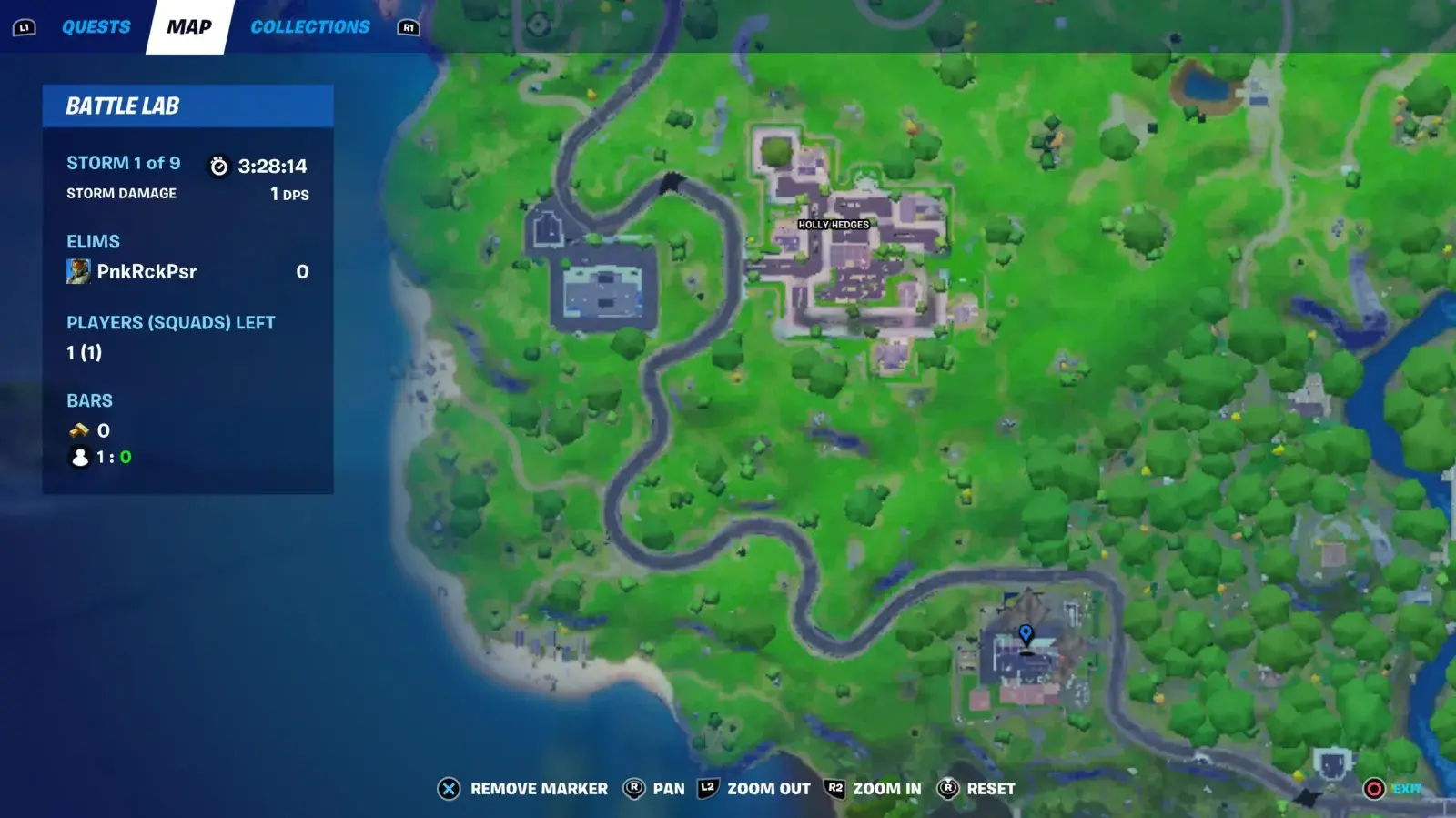Click the STORM 1 of 9 progress text
Screen dimensions: 1456x818
click(122, 164)
